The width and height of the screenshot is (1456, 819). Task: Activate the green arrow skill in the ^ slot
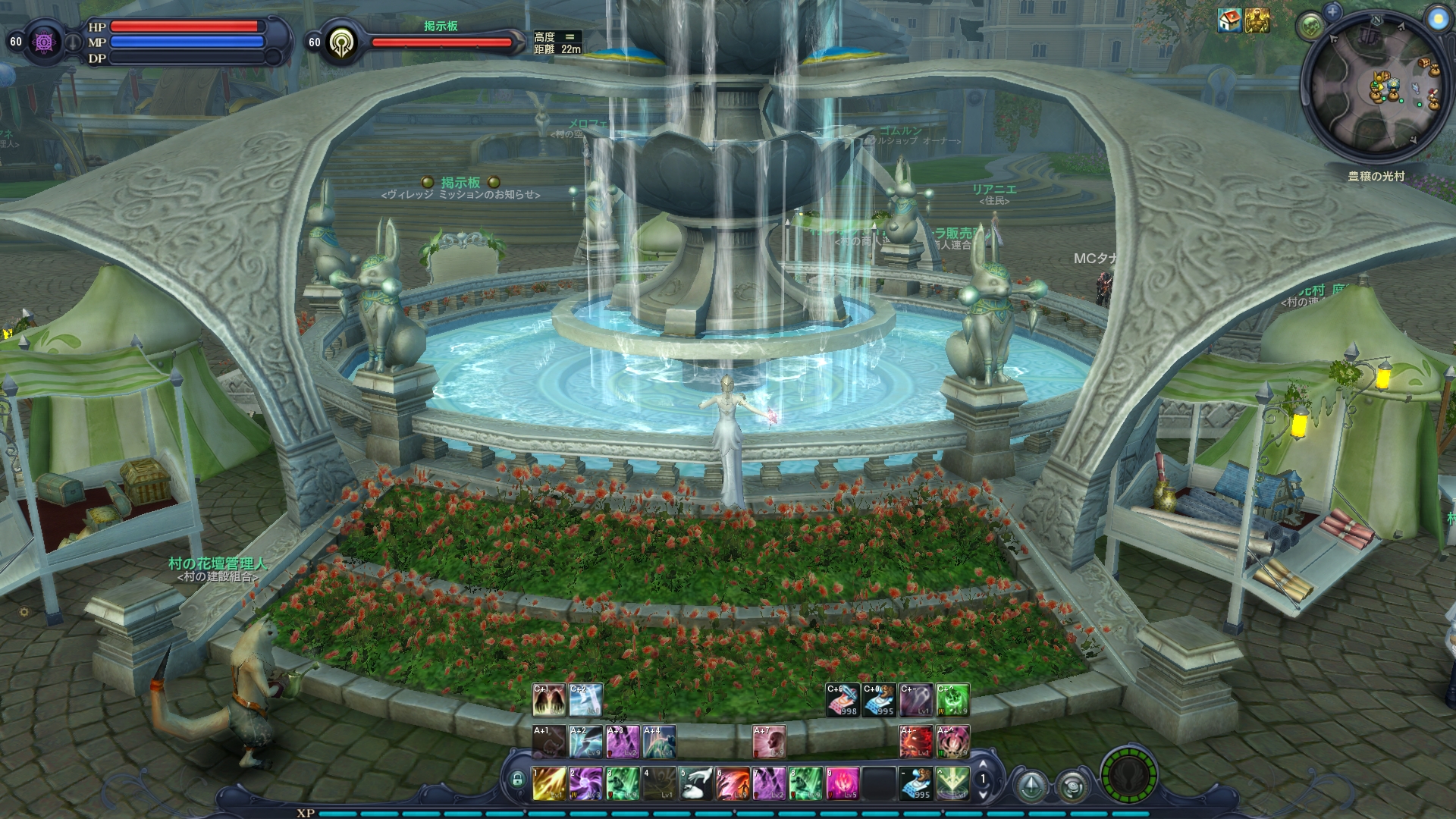coord(952,783)
